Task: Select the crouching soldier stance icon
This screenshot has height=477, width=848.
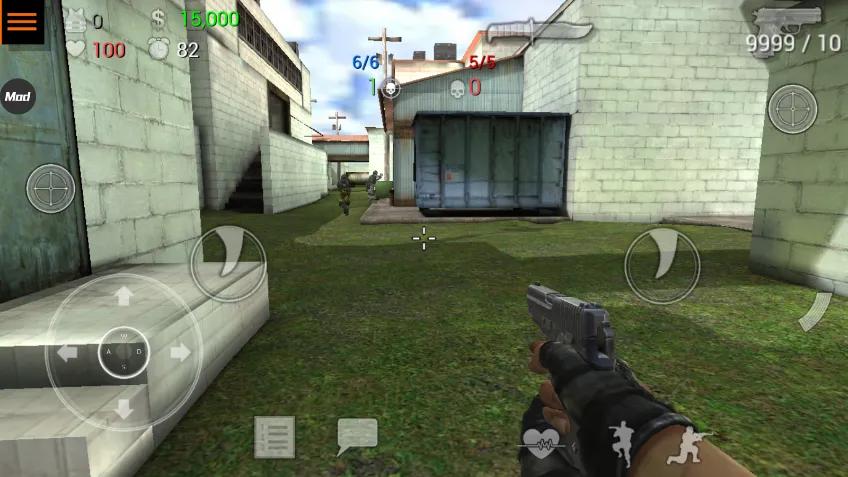Action: [686, 444]
